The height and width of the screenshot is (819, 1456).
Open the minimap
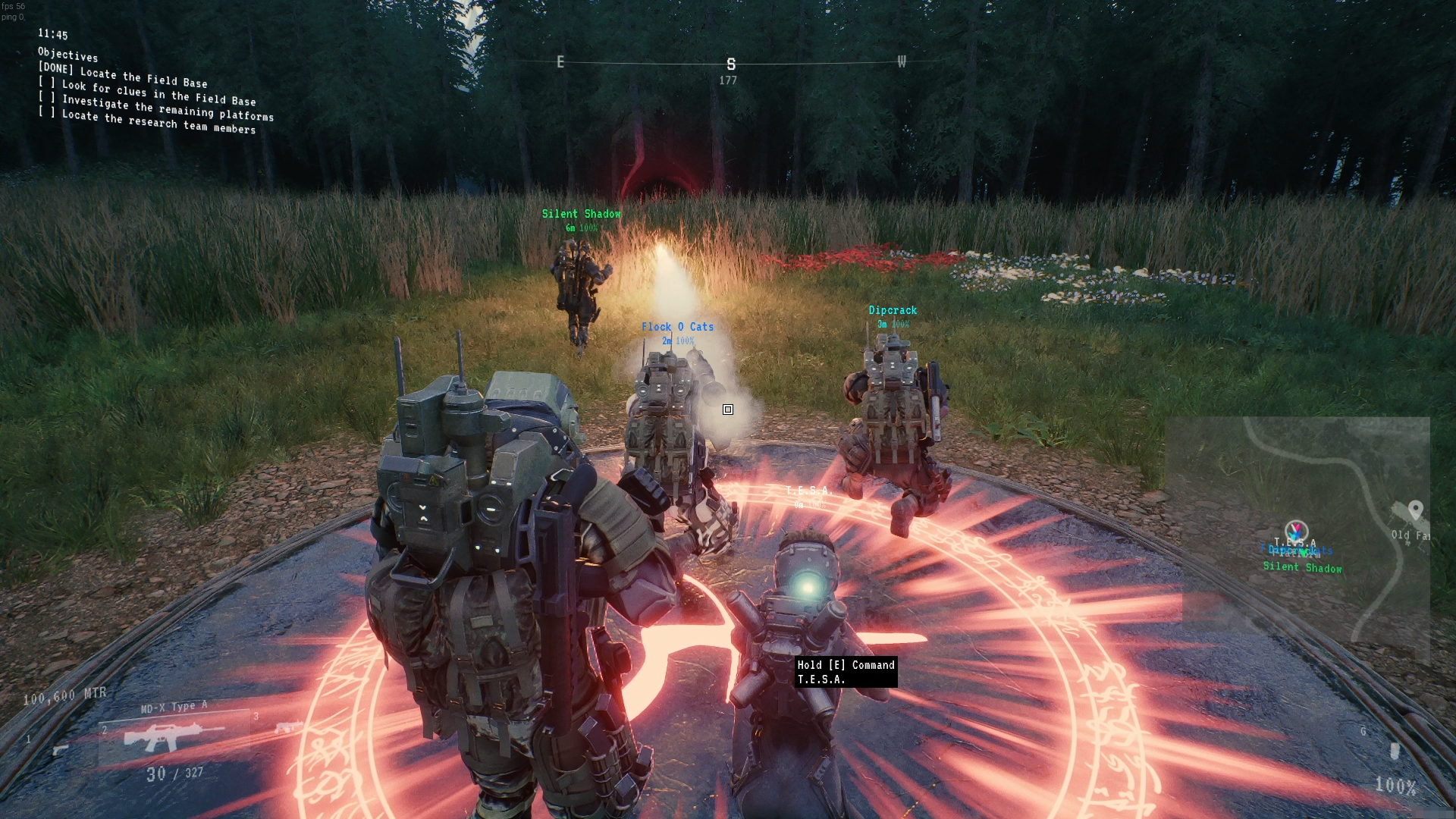click(1297, 531)
